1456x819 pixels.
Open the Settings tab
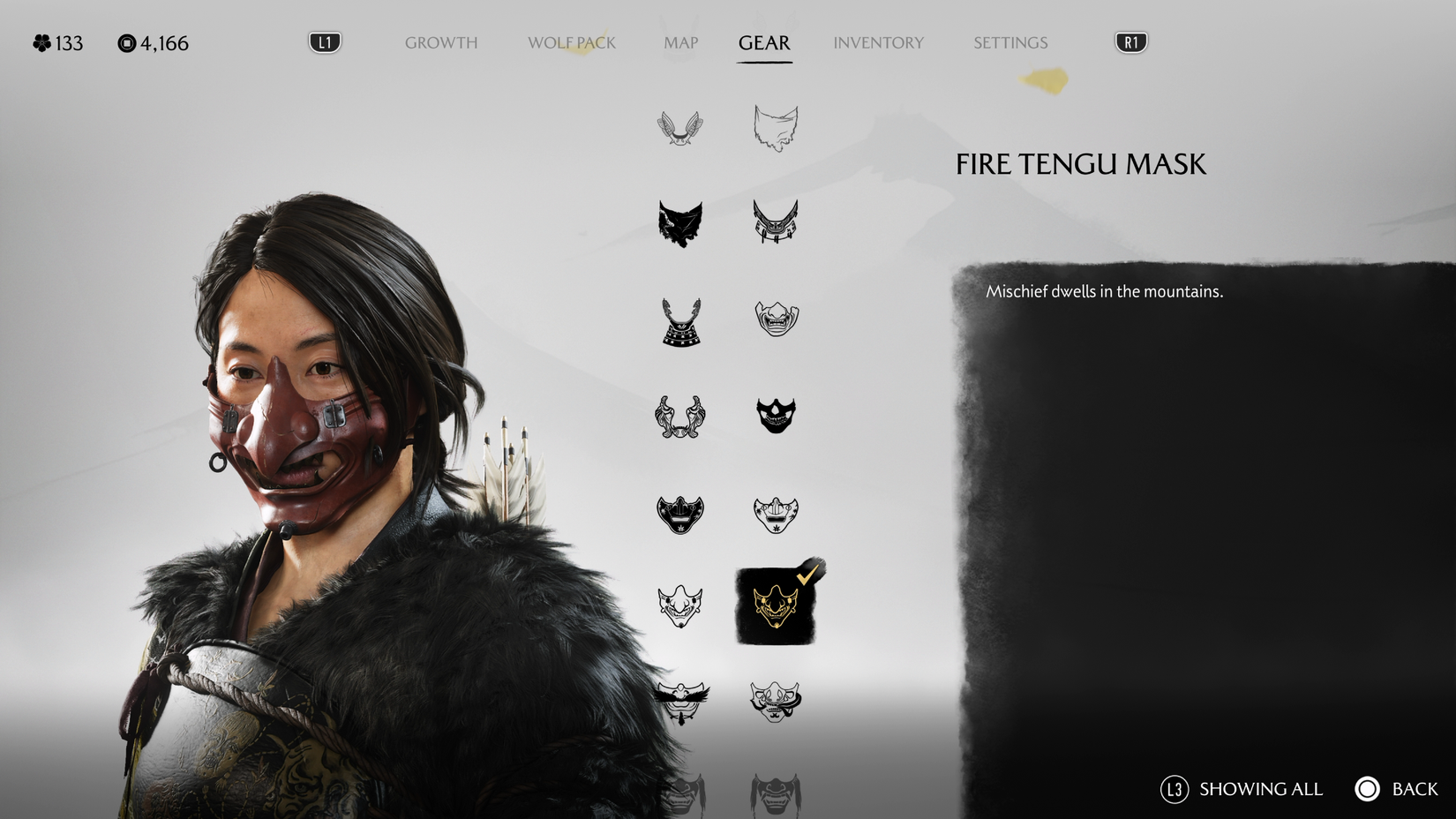coord(1010,41)
